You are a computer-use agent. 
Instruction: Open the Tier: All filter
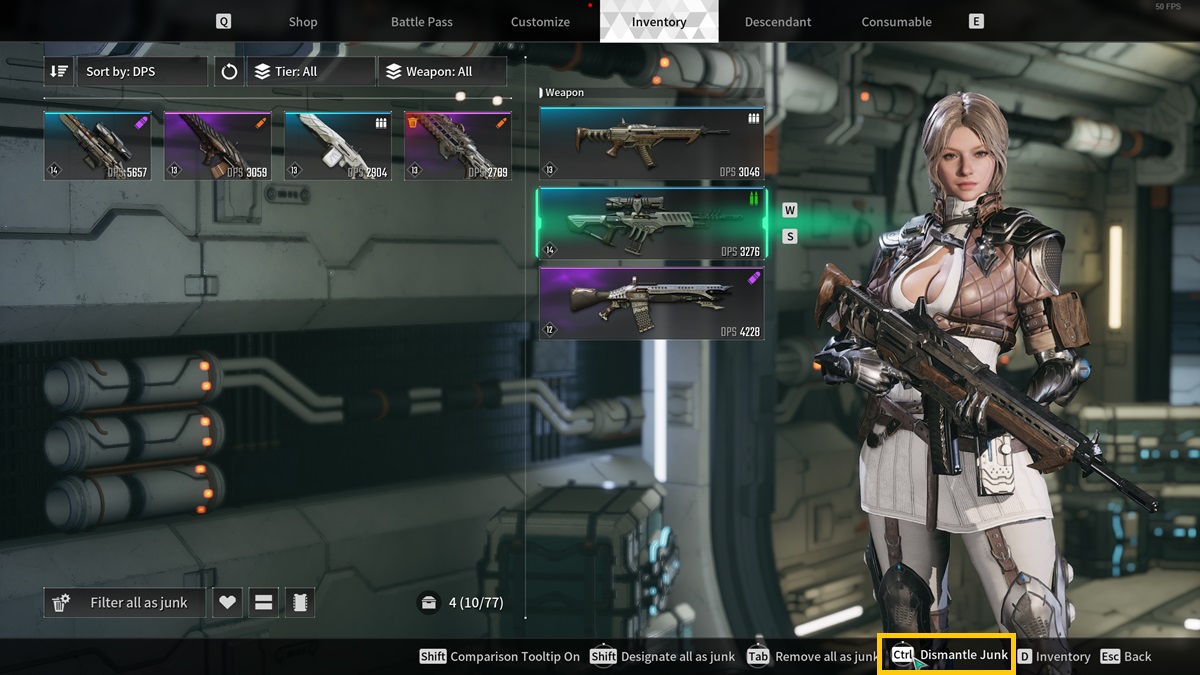pyautogui.click(x=295, y=72)
